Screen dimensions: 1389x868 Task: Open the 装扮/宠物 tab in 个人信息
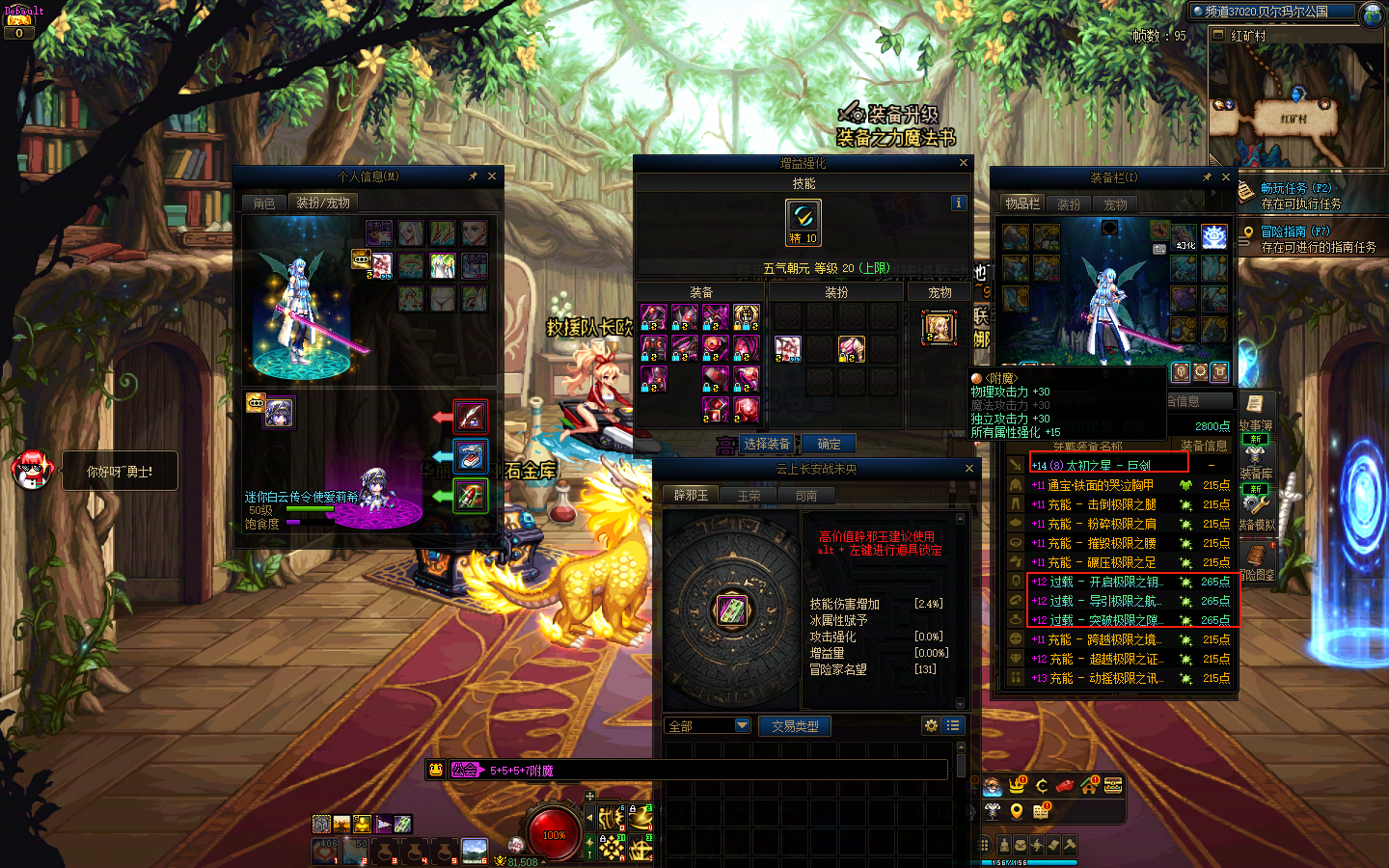[x=323, y=203]
